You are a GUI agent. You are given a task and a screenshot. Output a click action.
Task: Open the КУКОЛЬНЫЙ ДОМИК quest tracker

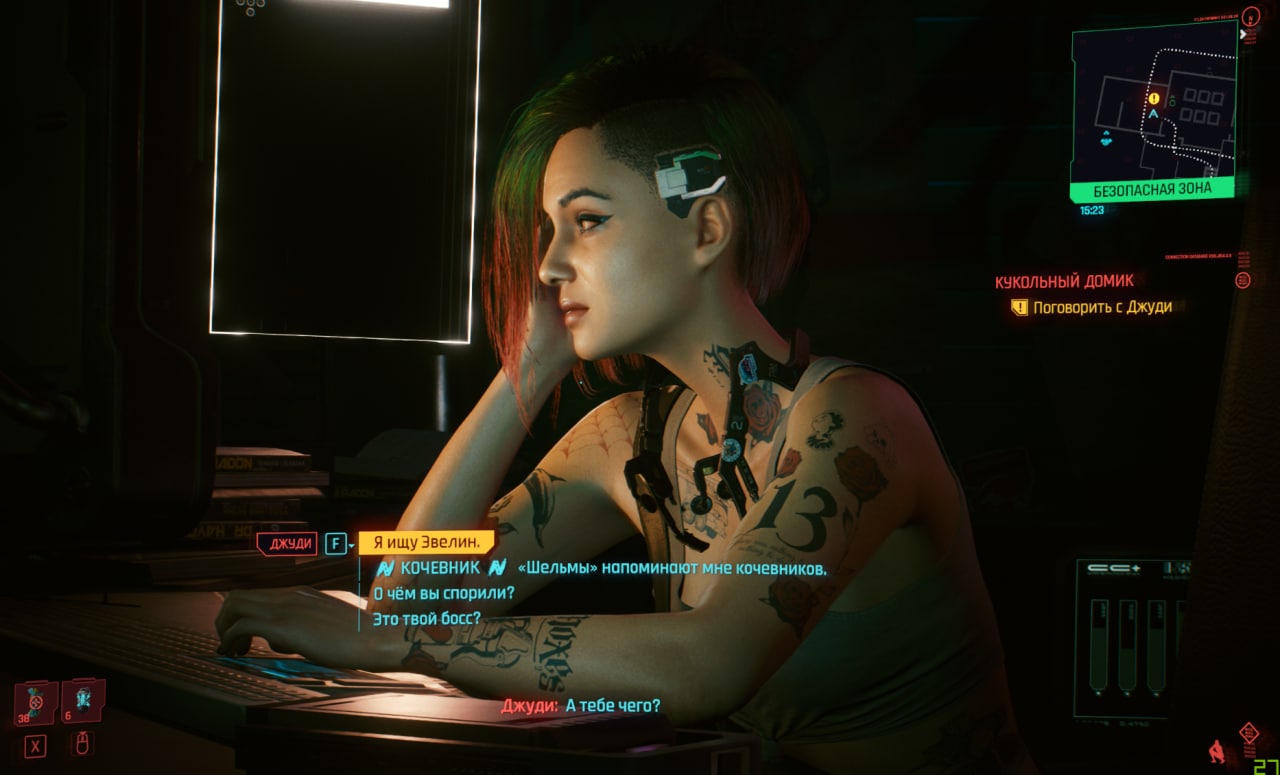click(1064, 282)
